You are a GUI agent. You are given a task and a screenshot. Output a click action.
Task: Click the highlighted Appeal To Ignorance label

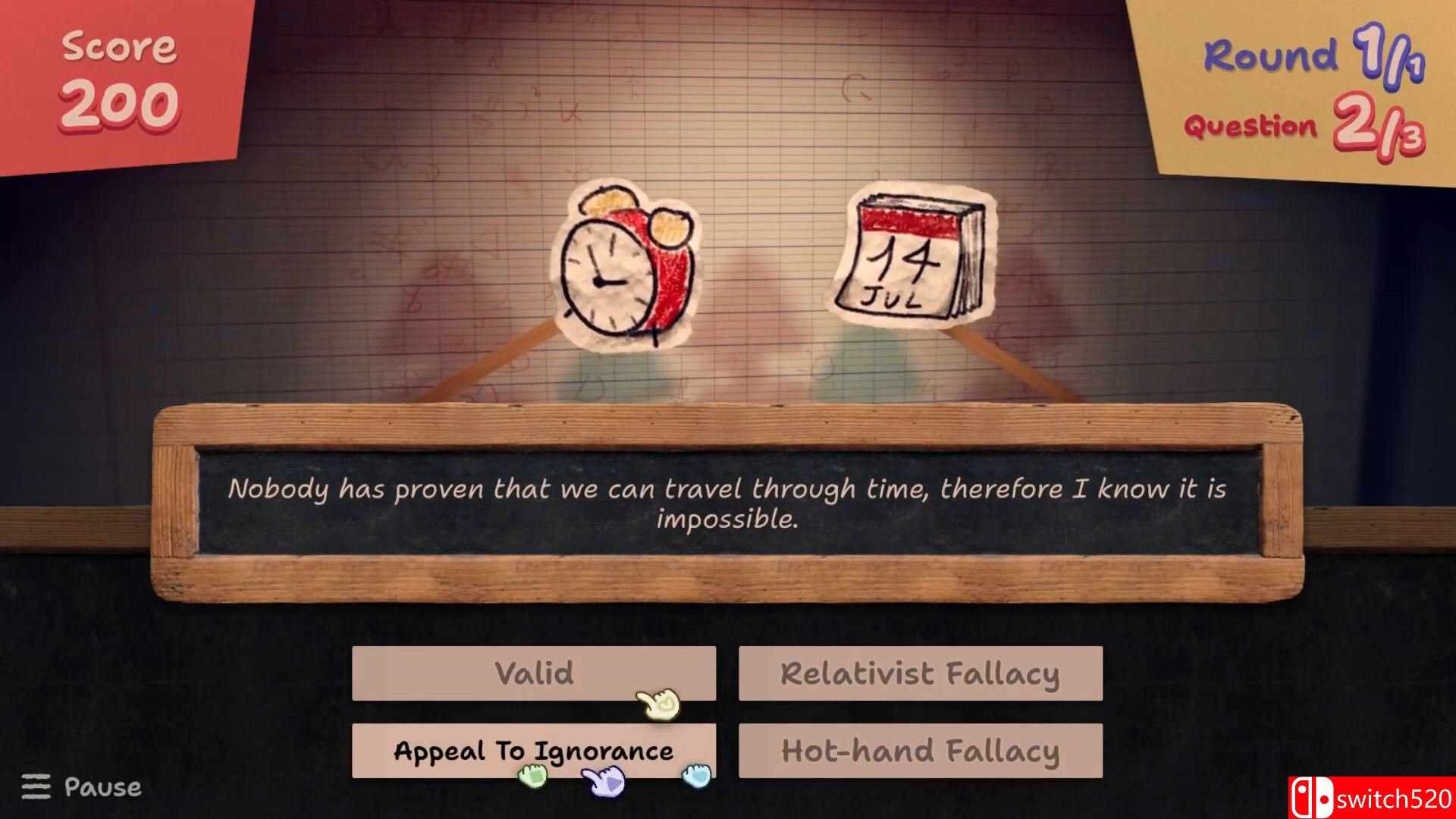click(x=533, y=752)
